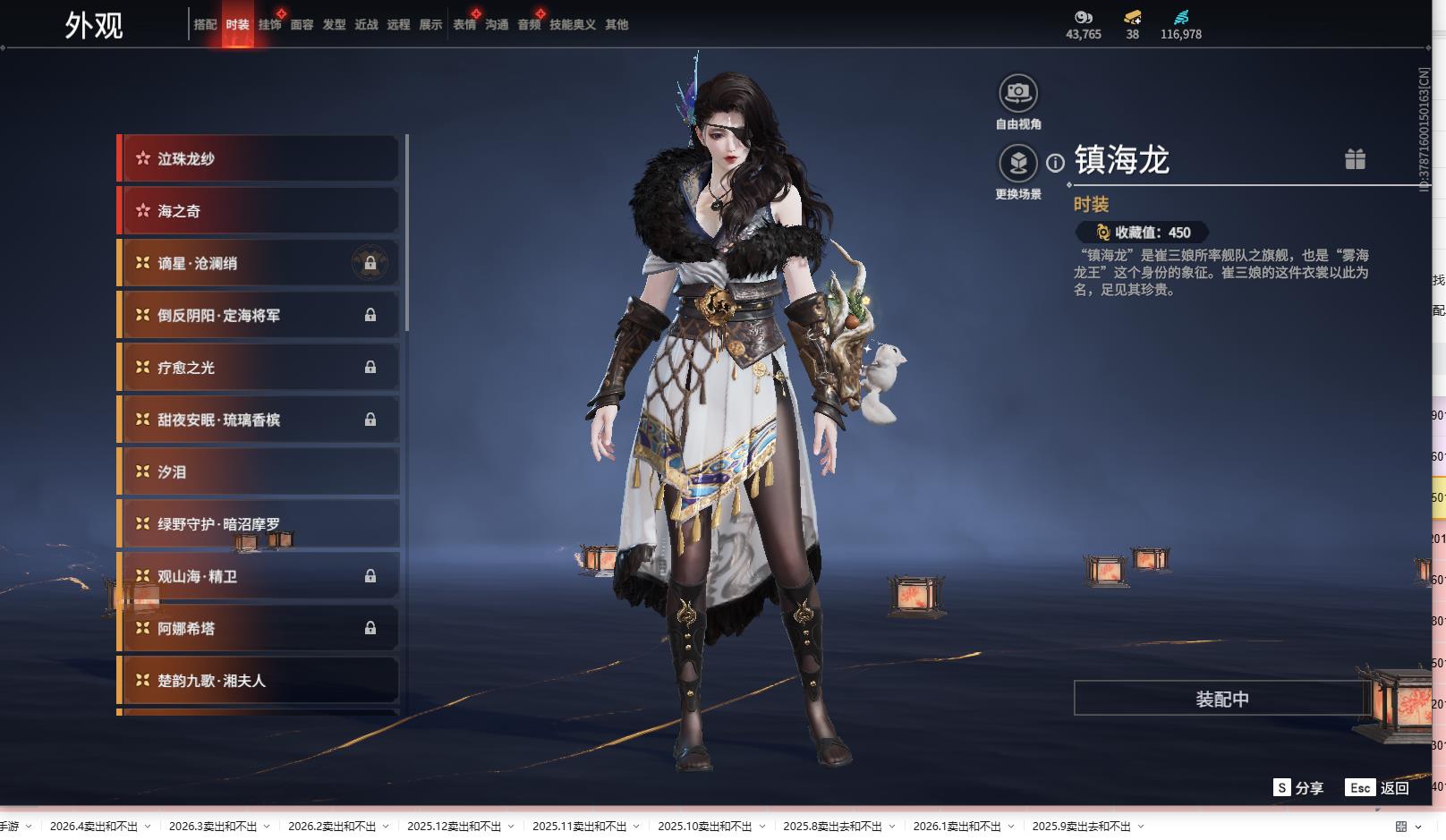Open the 2026.4卖出和不出 sheet tab

pyautogui.click(x=94, y=827)
